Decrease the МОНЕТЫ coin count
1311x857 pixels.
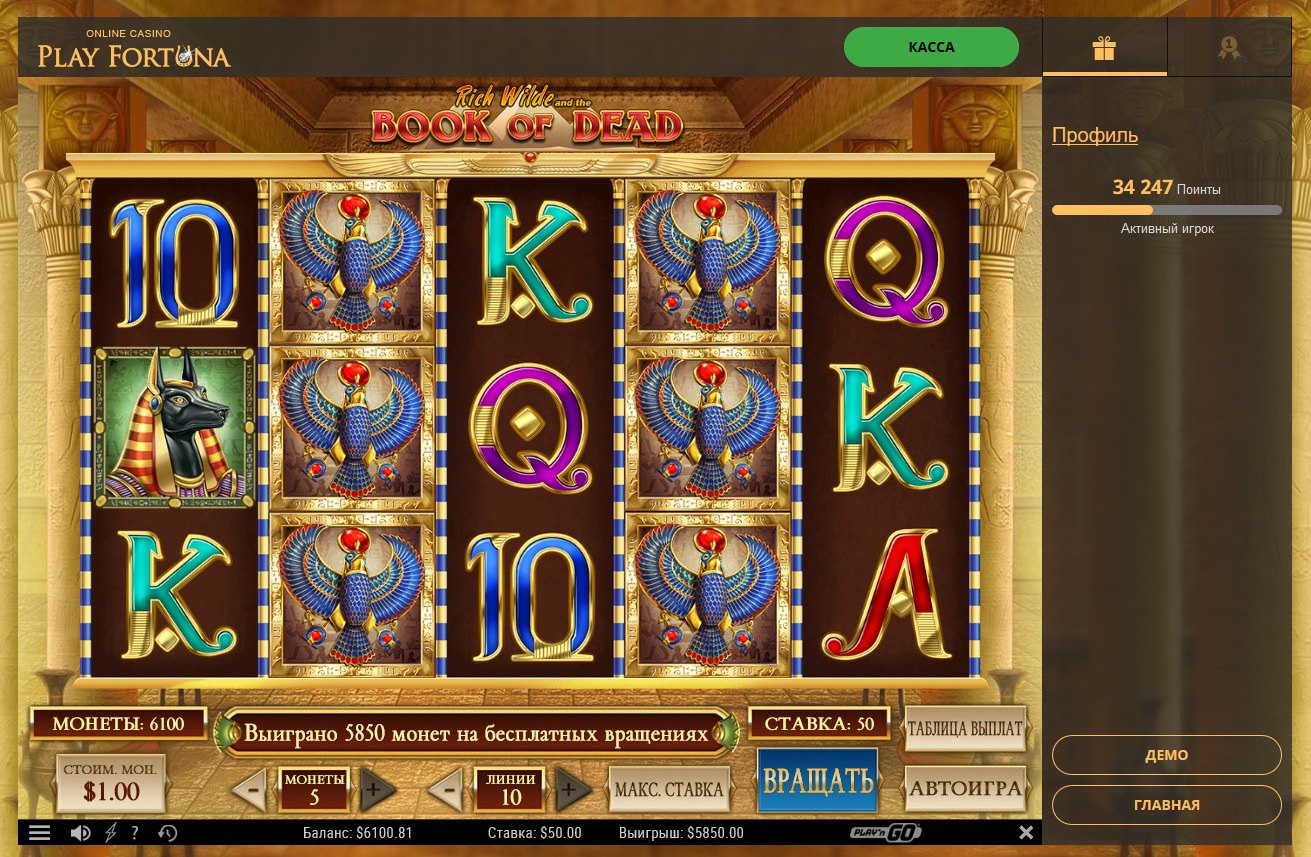[x=251, y=790]
